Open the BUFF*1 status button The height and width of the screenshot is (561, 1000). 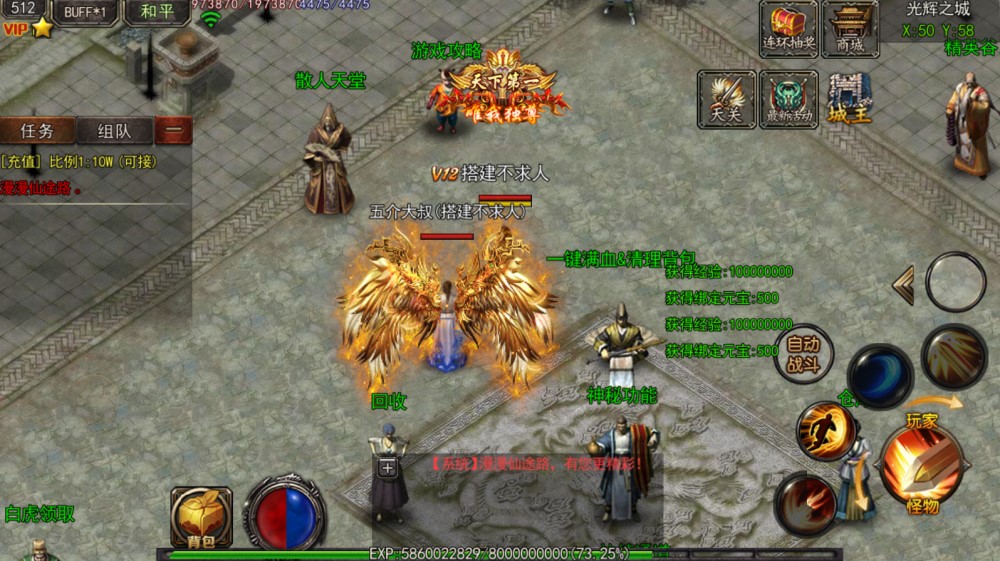click(87, 12)
